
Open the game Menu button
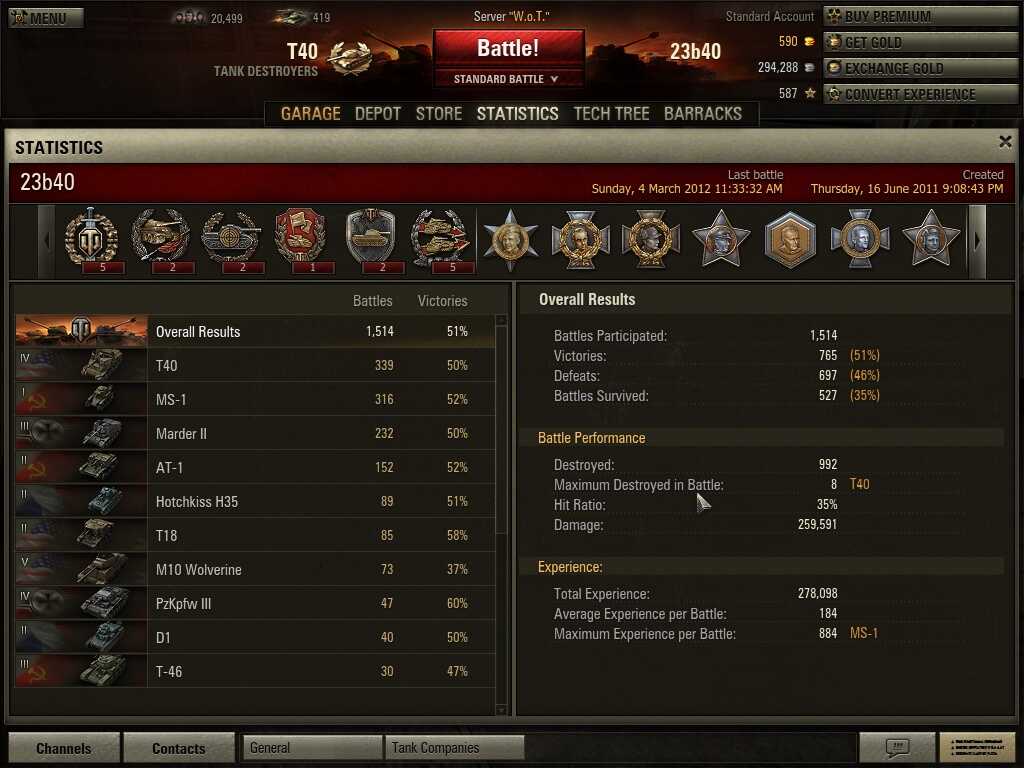pyautogui.click(x=45, y=18)
